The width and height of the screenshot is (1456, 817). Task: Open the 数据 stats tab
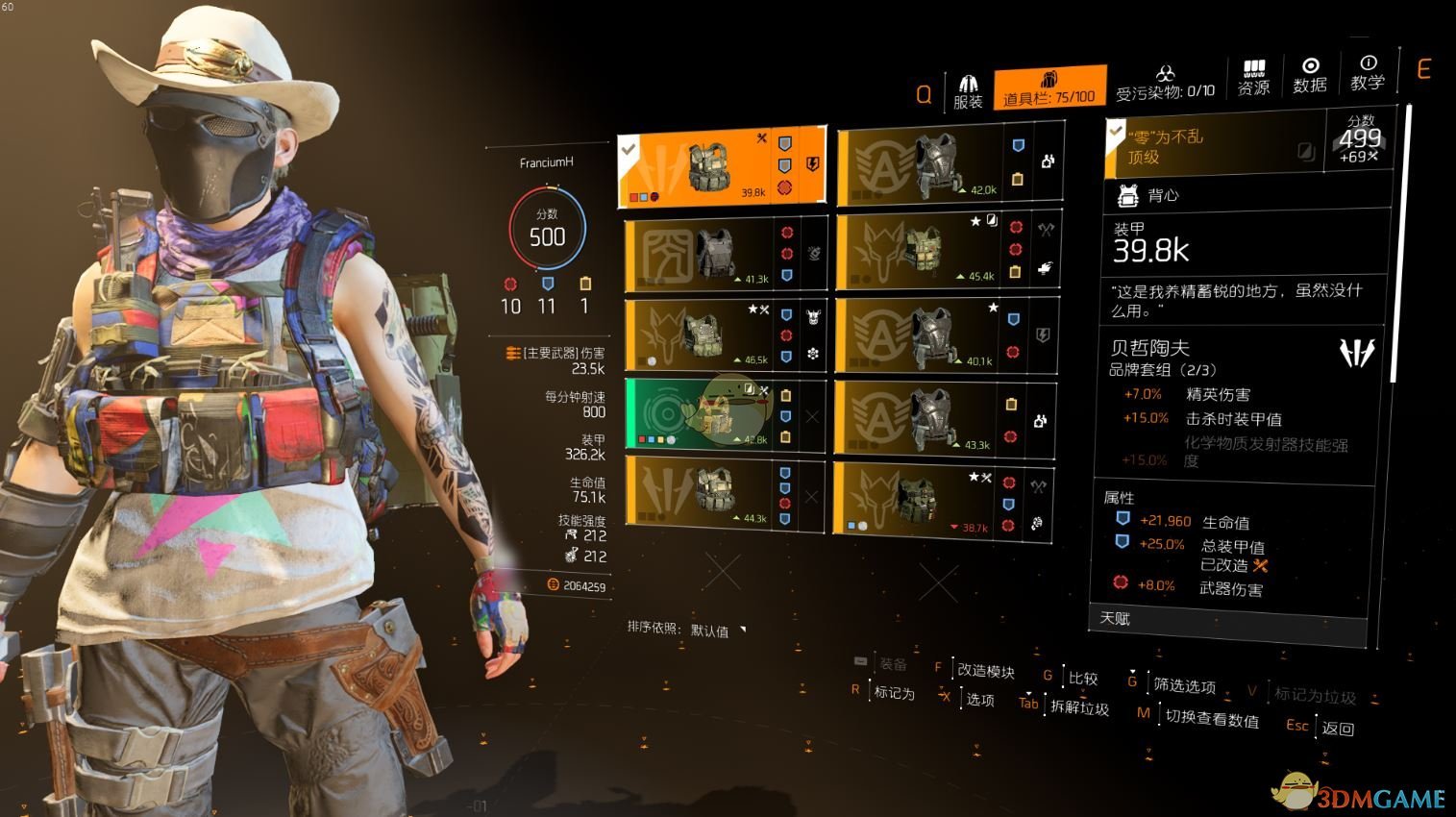(x=1309, y=76)
